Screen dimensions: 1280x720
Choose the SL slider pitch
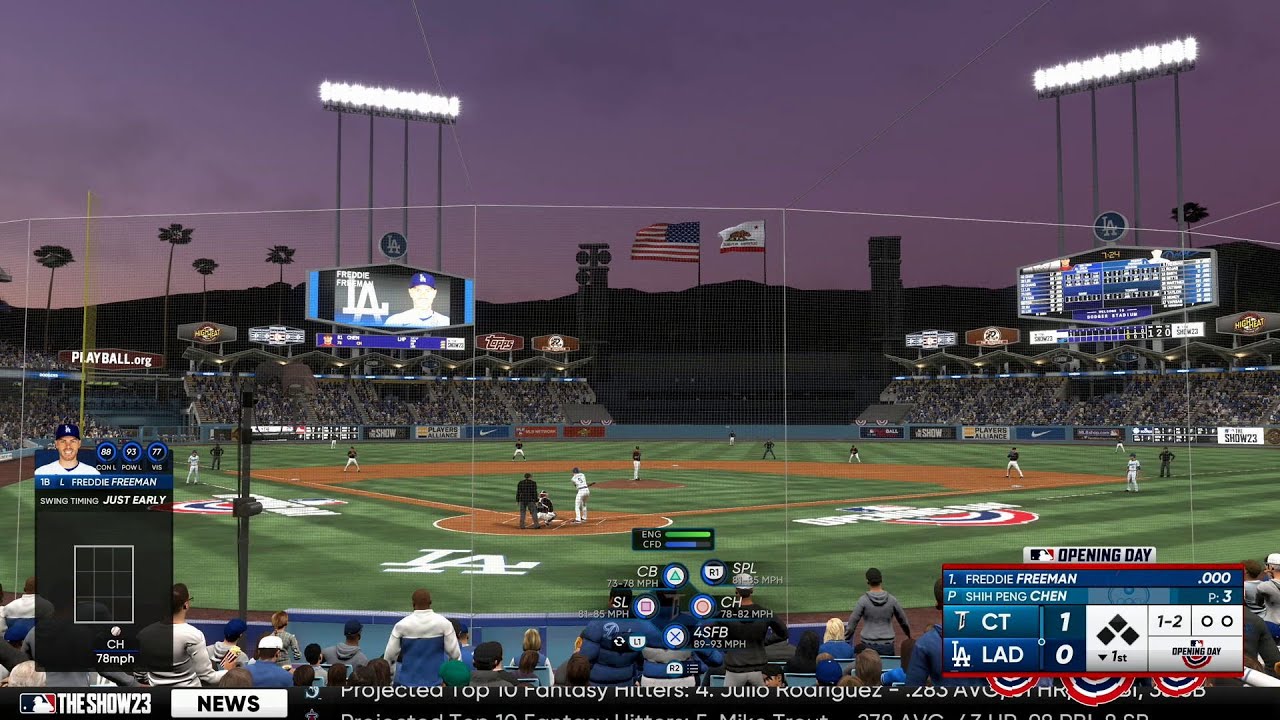tap(646, 606)
